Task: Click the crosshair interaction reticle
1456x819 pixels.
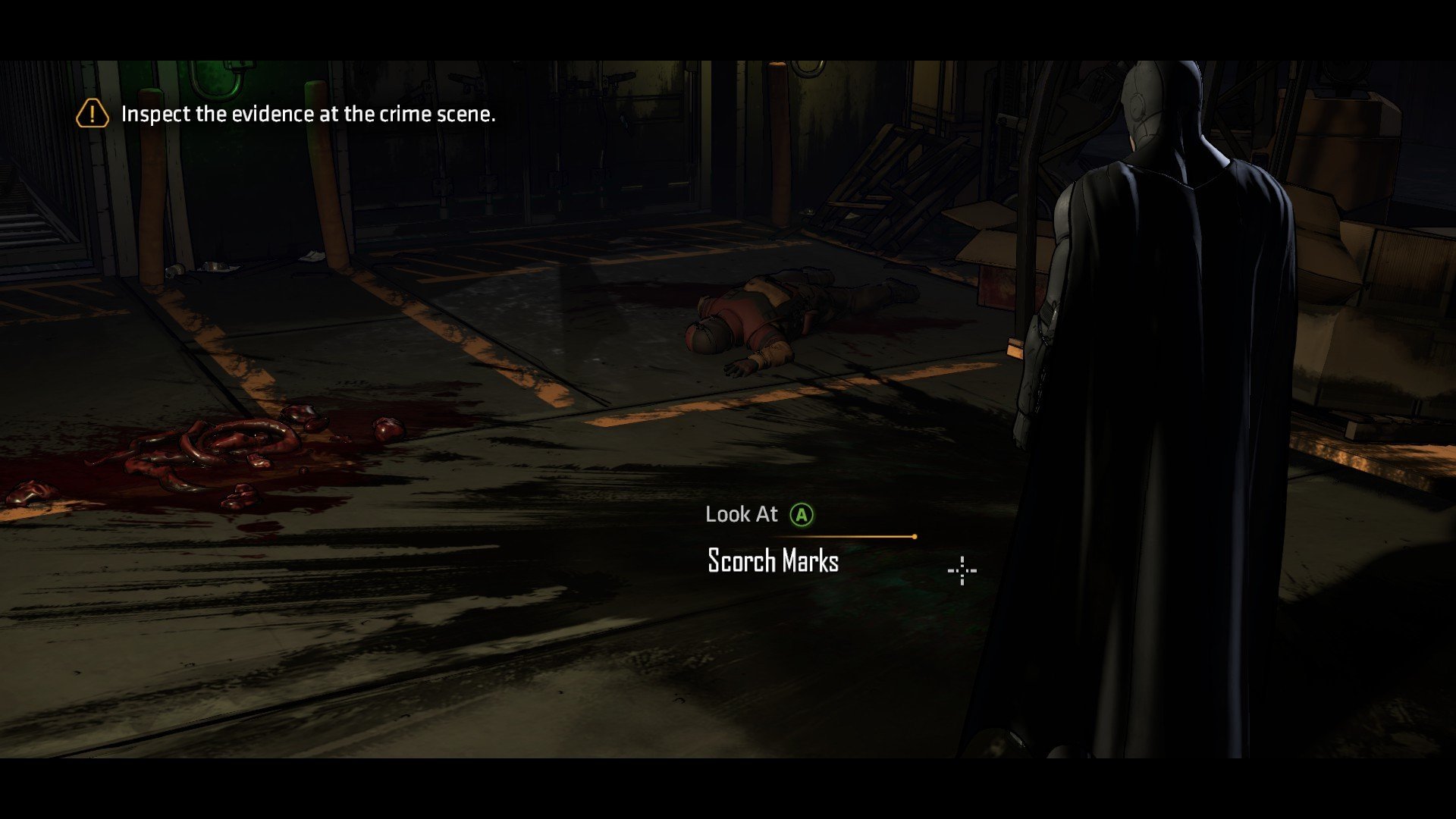Action: [962, 570]
